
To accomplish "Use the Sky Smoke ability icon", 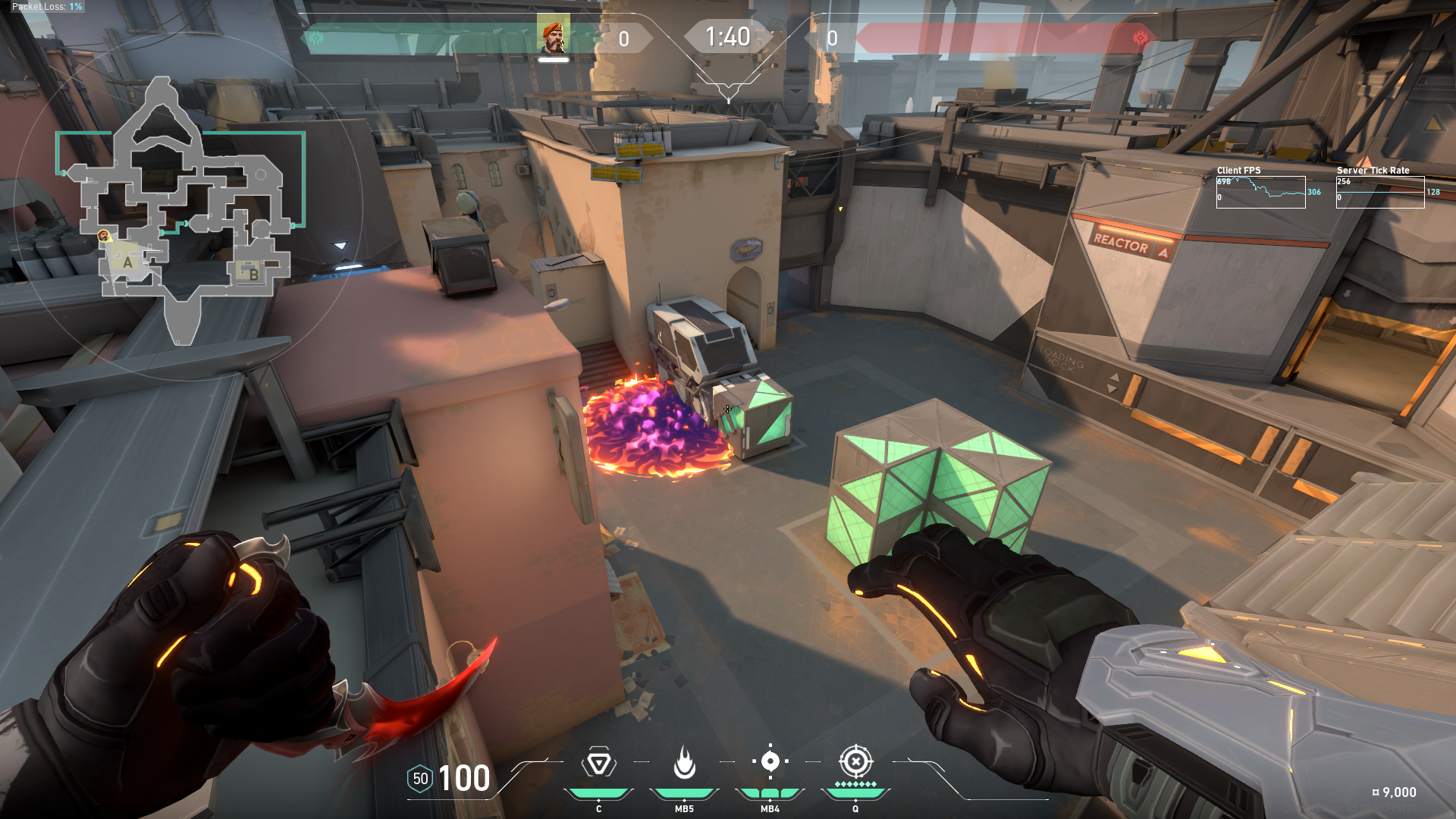I will coord(770,761).
